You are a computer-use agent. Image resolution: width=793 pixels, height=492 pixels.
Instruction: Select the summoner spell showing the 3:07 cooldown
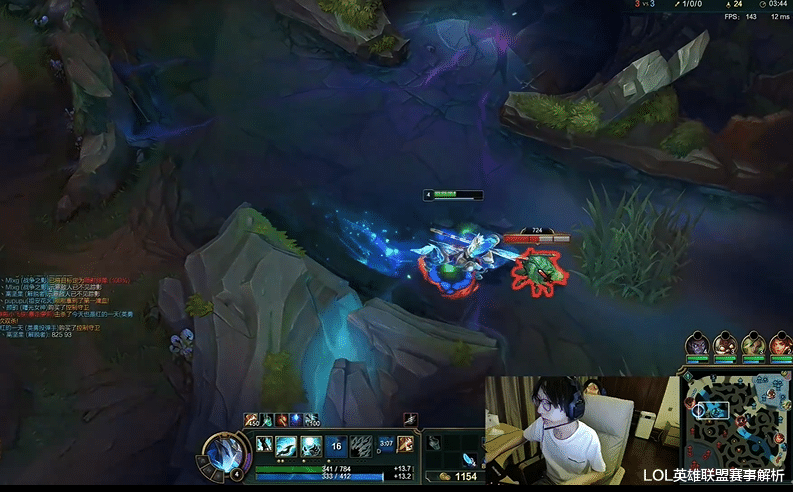tap(386, 446)
